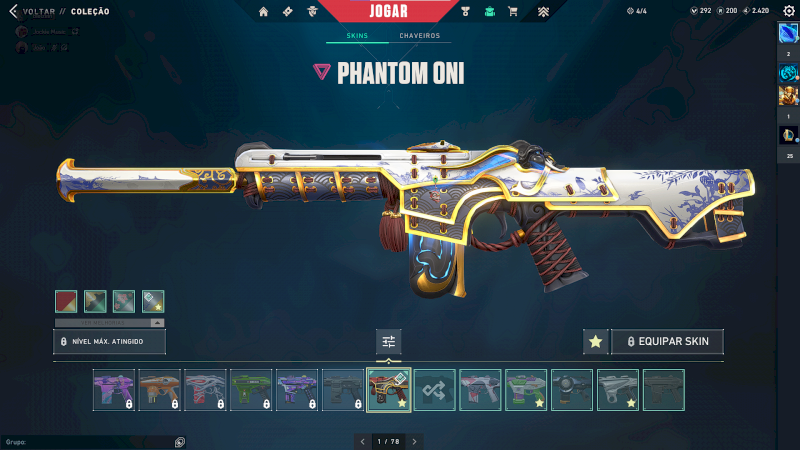This screenshot has width=800, height=450.
Task: Select the red variant color swatch
Action: click(67, 301)
